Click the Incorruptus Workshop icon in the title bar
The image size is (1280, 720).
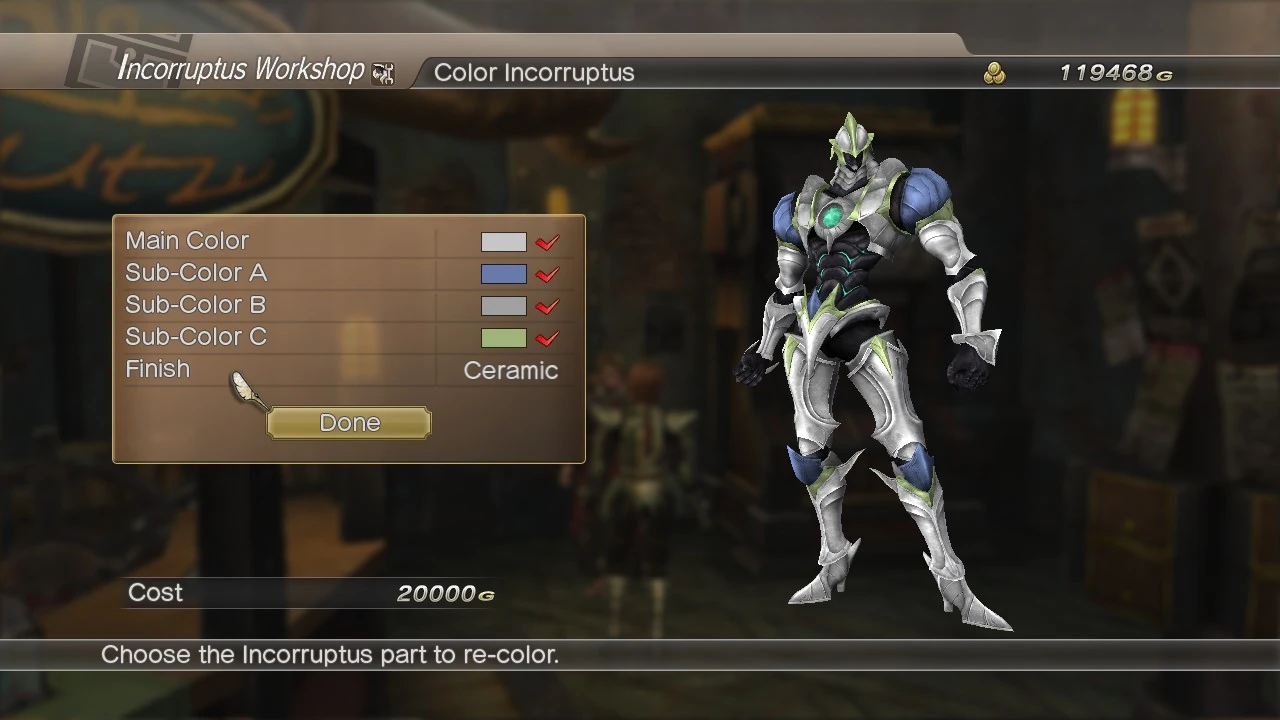coord(383,72)
